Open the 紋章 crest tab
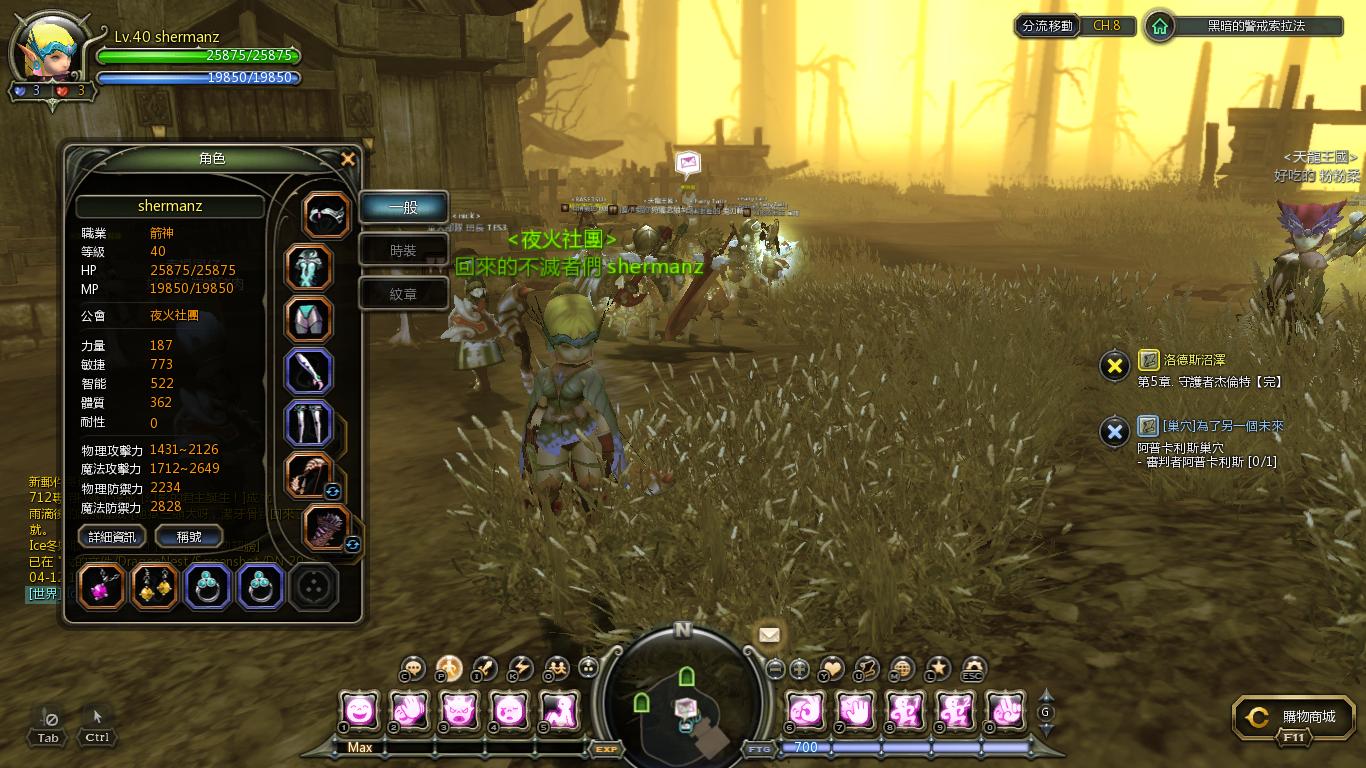The height and width of the screenshot is (768, 1366). [x=403, y=294]
